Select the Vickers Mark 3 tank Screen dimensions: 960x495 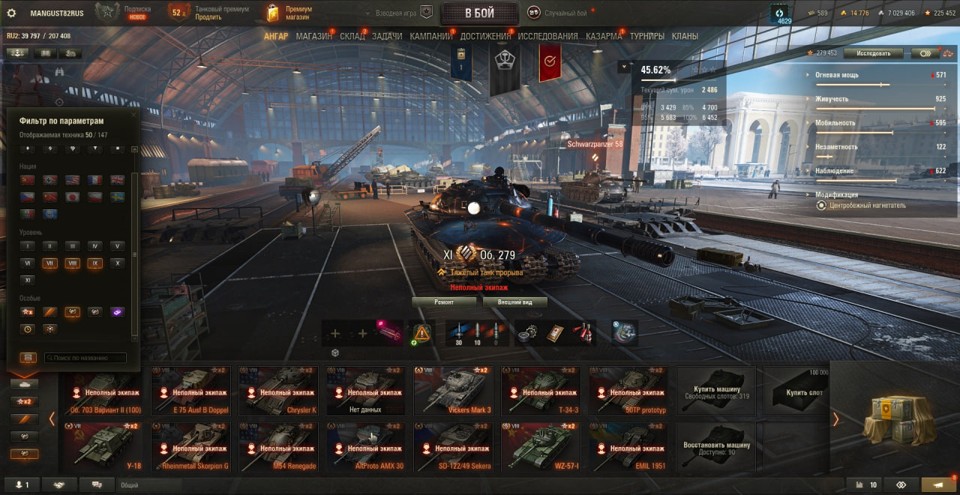click(x=454, y=389)
